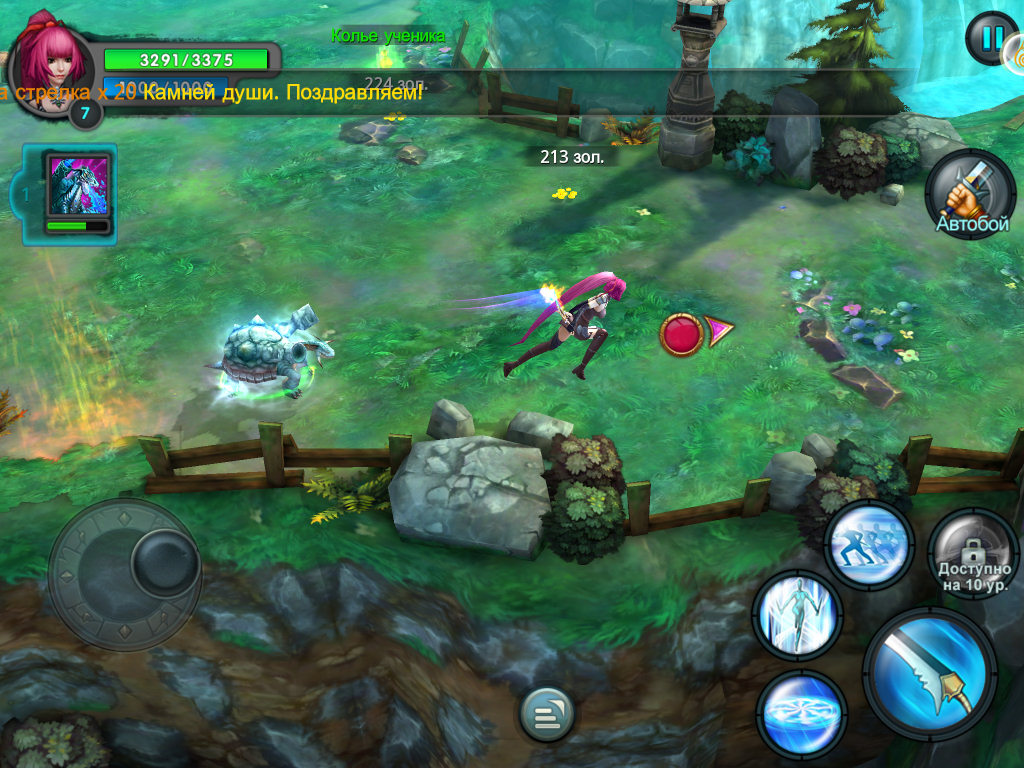Viewport: 1024px width, 768px height.
Task: Use the main sword attack button
Action: (930, 672)
